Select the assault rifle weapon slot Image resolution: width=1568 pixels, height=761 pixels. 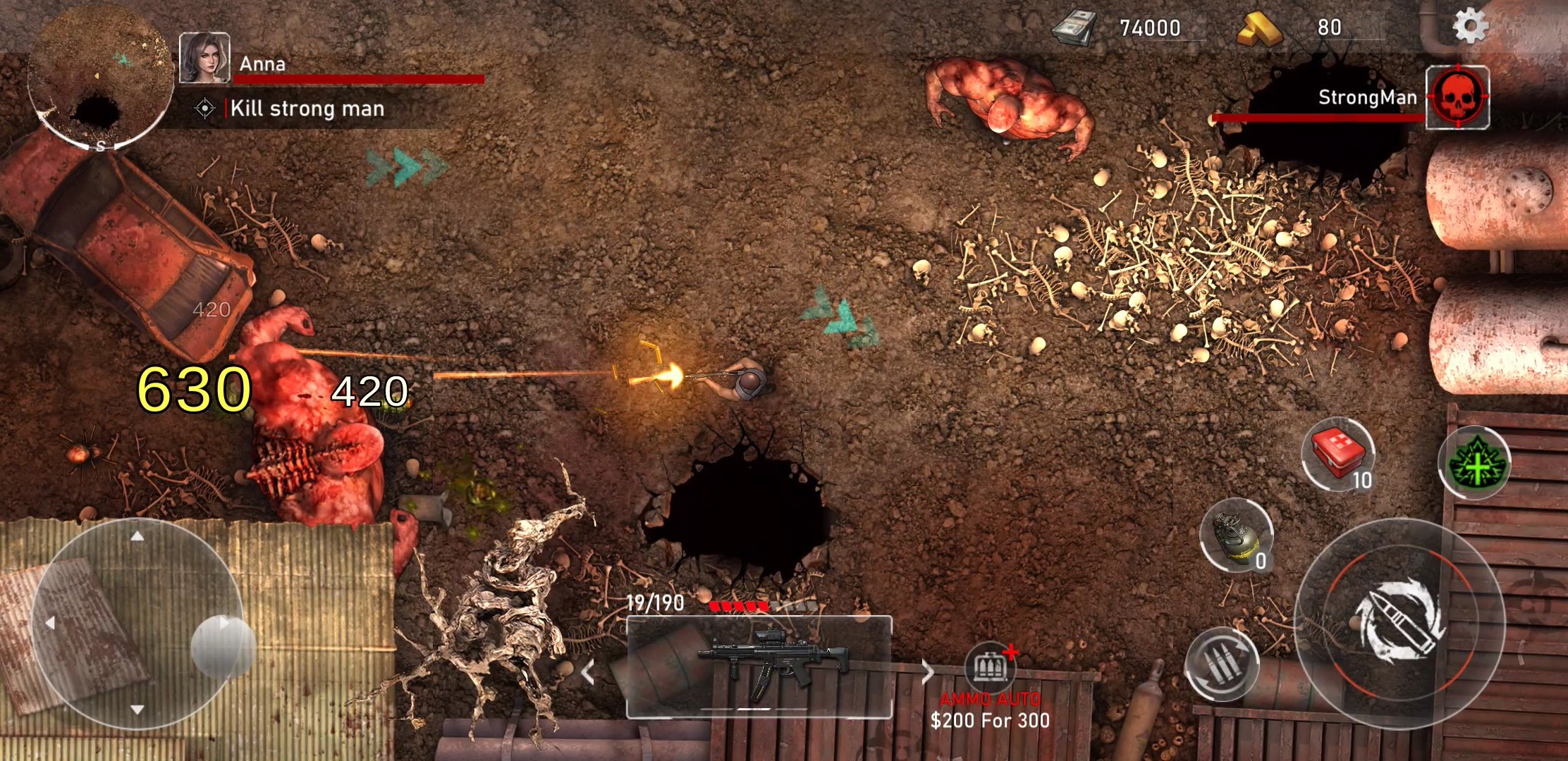click(759, 667)
